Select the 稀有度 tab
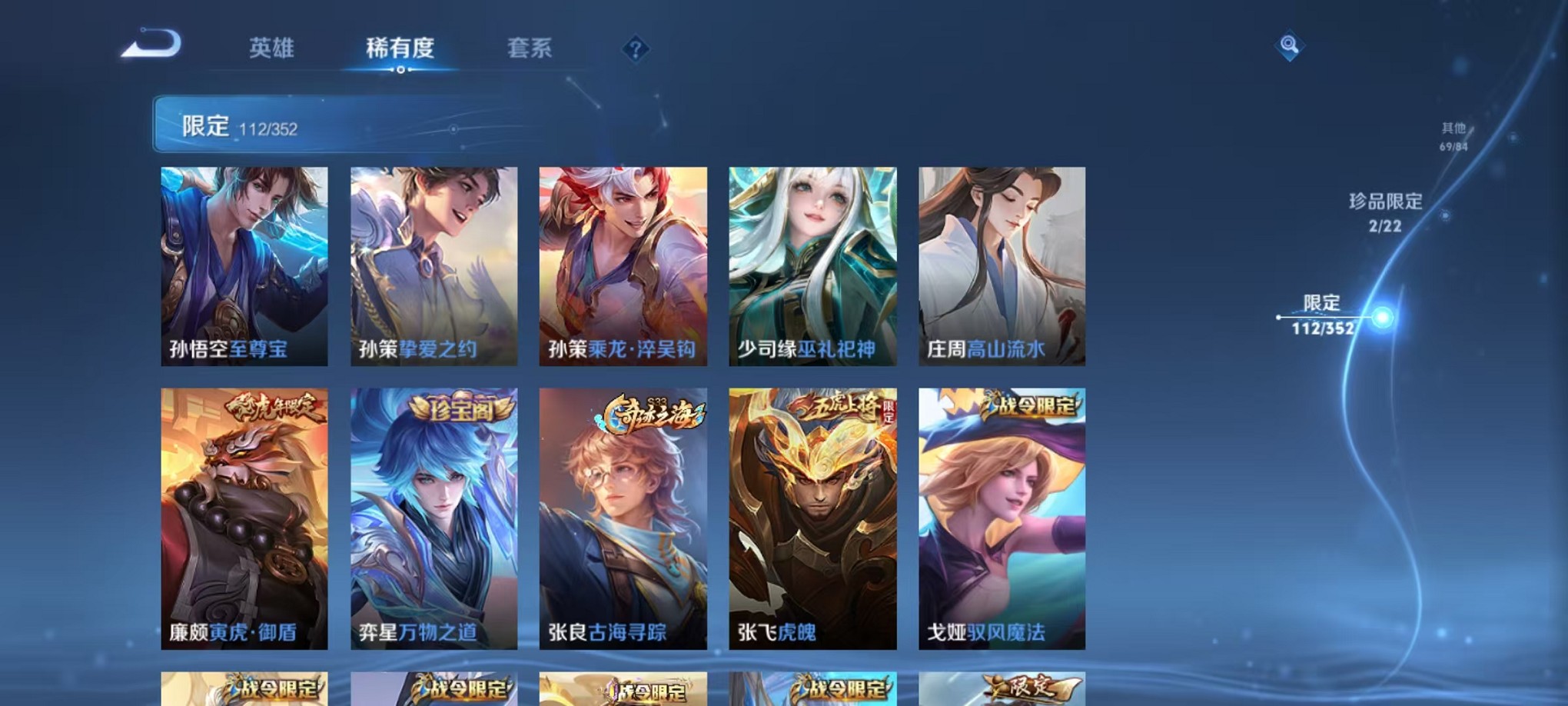Viewport: 1568px width, 706px height. [400, 48]
